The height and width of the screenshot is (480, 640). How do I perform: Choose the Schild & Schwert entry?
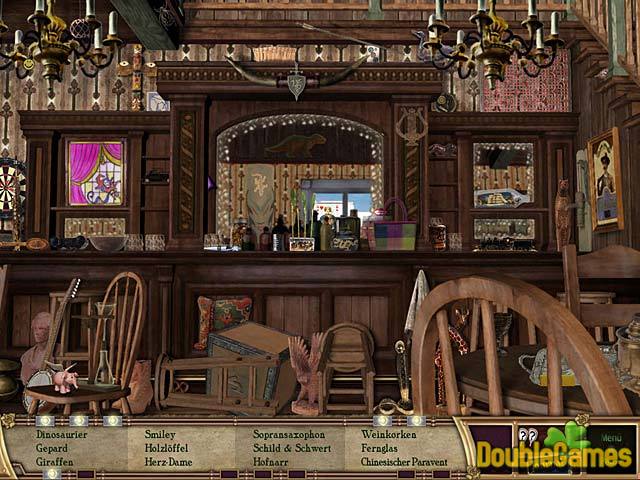[291, 449]
